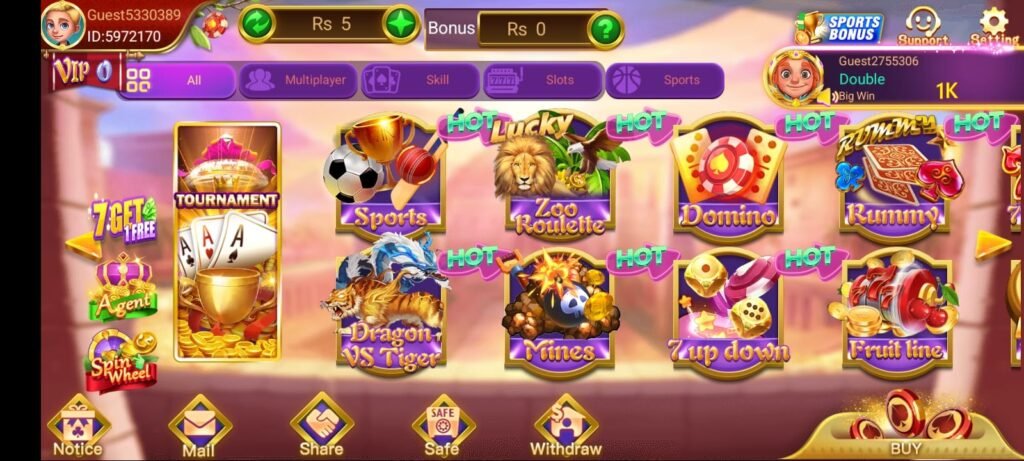The width and height of the screenshot is (1024, 461).
Task: Open the Notice board
Action: click(78, 425)
